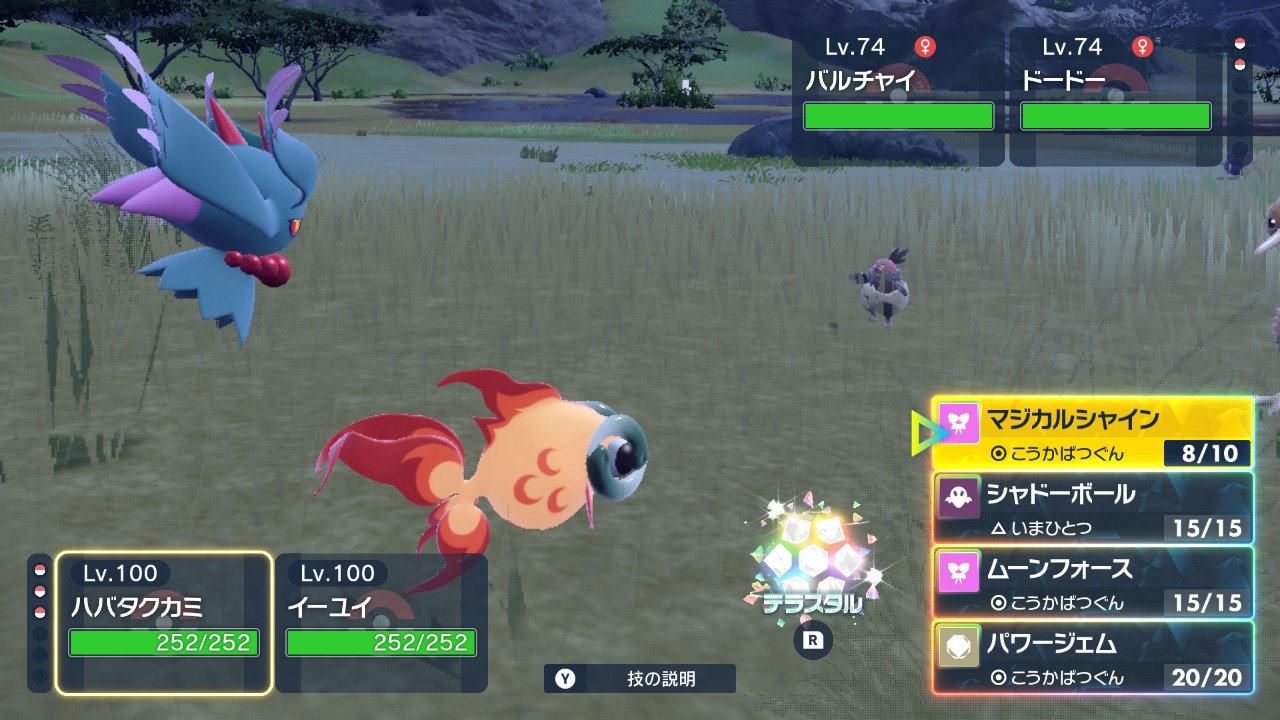This screenshot has width=1280, height=720.
Task: Target the enemy ドードー panel
Action: pos(1115,96)
